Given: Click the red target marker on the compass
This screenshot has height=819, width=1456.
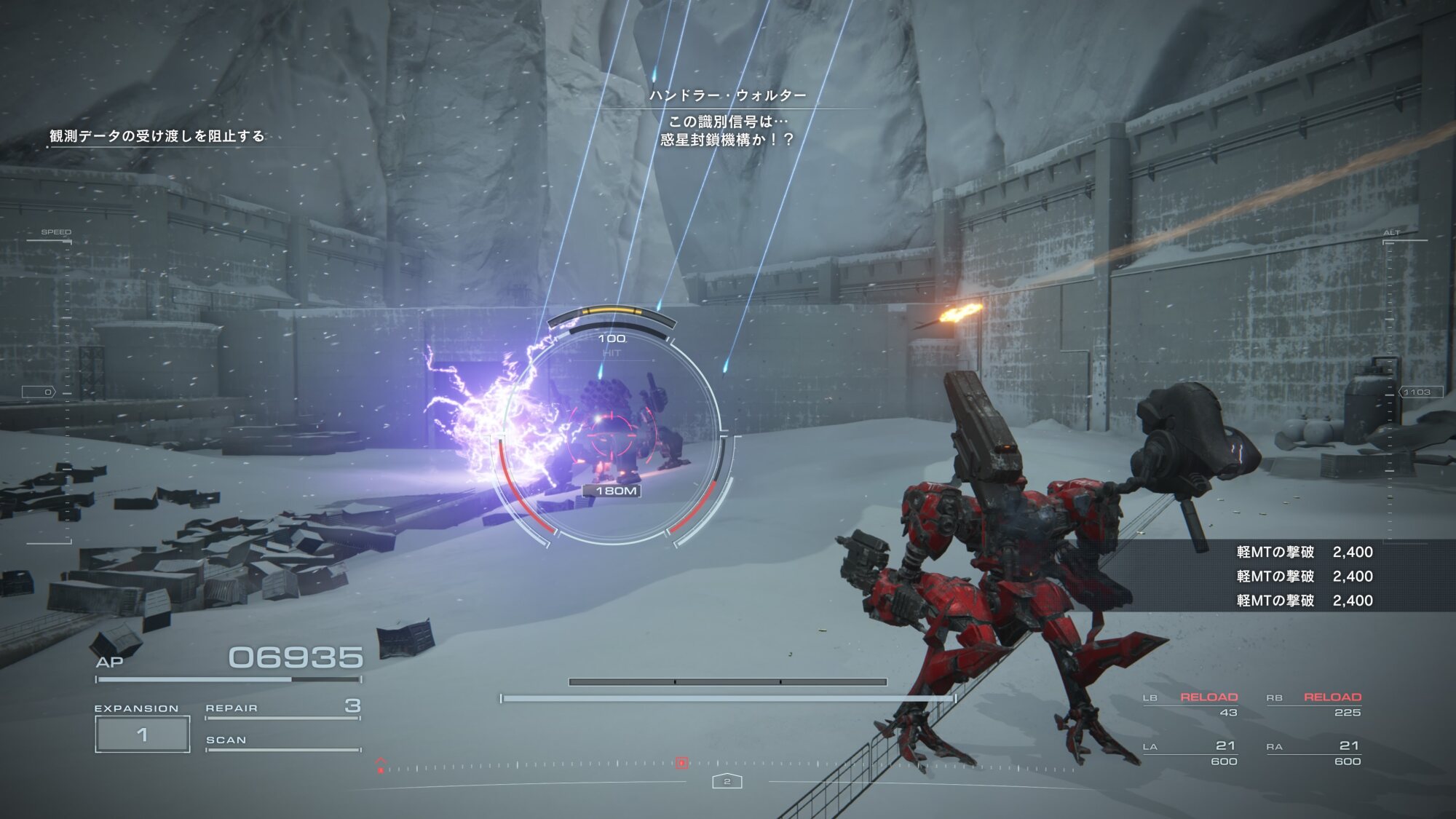Looking at the screenshot, I should pyautogui.click(x=681, y=763).
